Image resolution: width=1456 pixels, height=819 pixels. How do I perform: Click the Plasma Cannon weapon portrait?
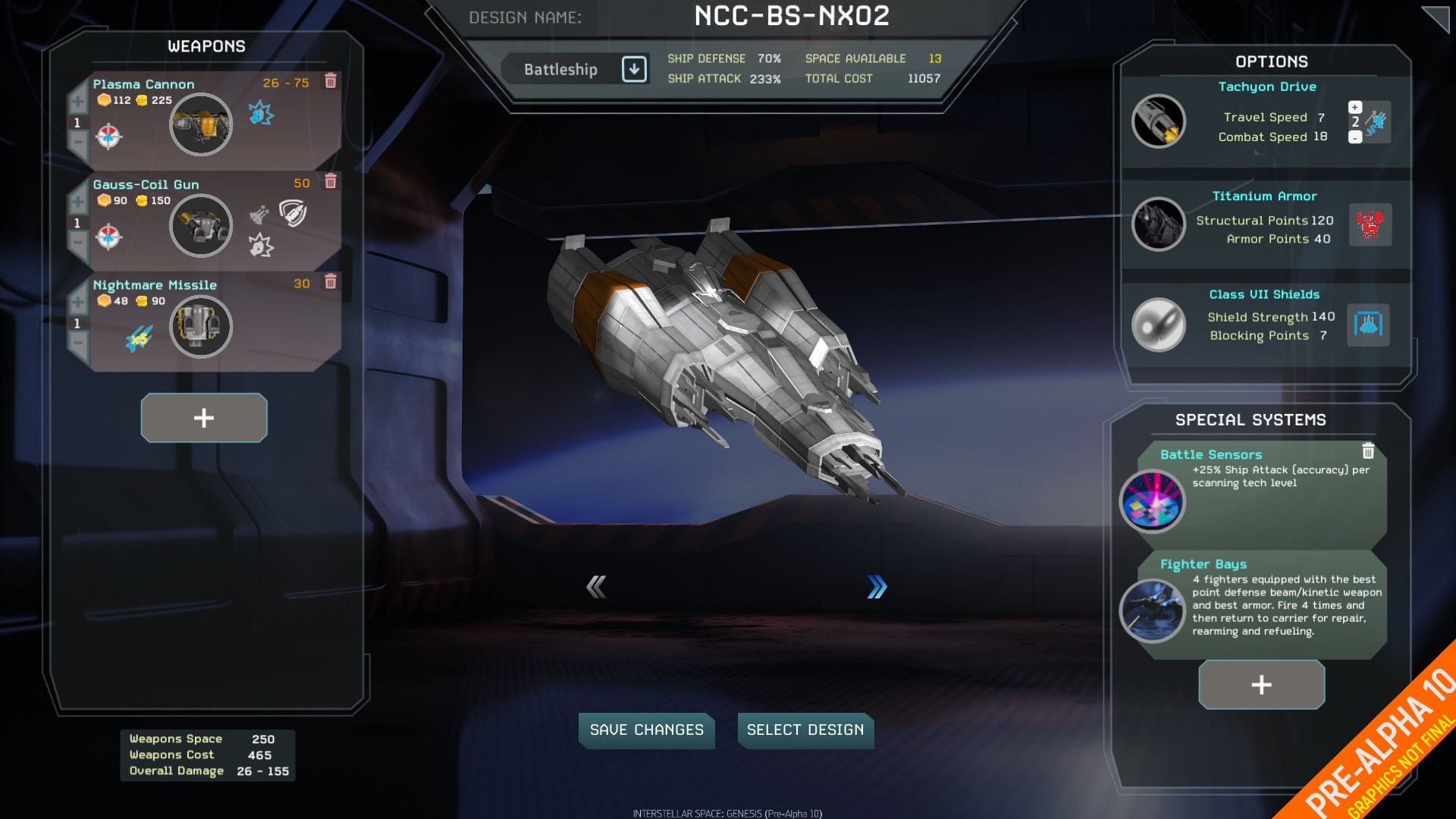200,124
